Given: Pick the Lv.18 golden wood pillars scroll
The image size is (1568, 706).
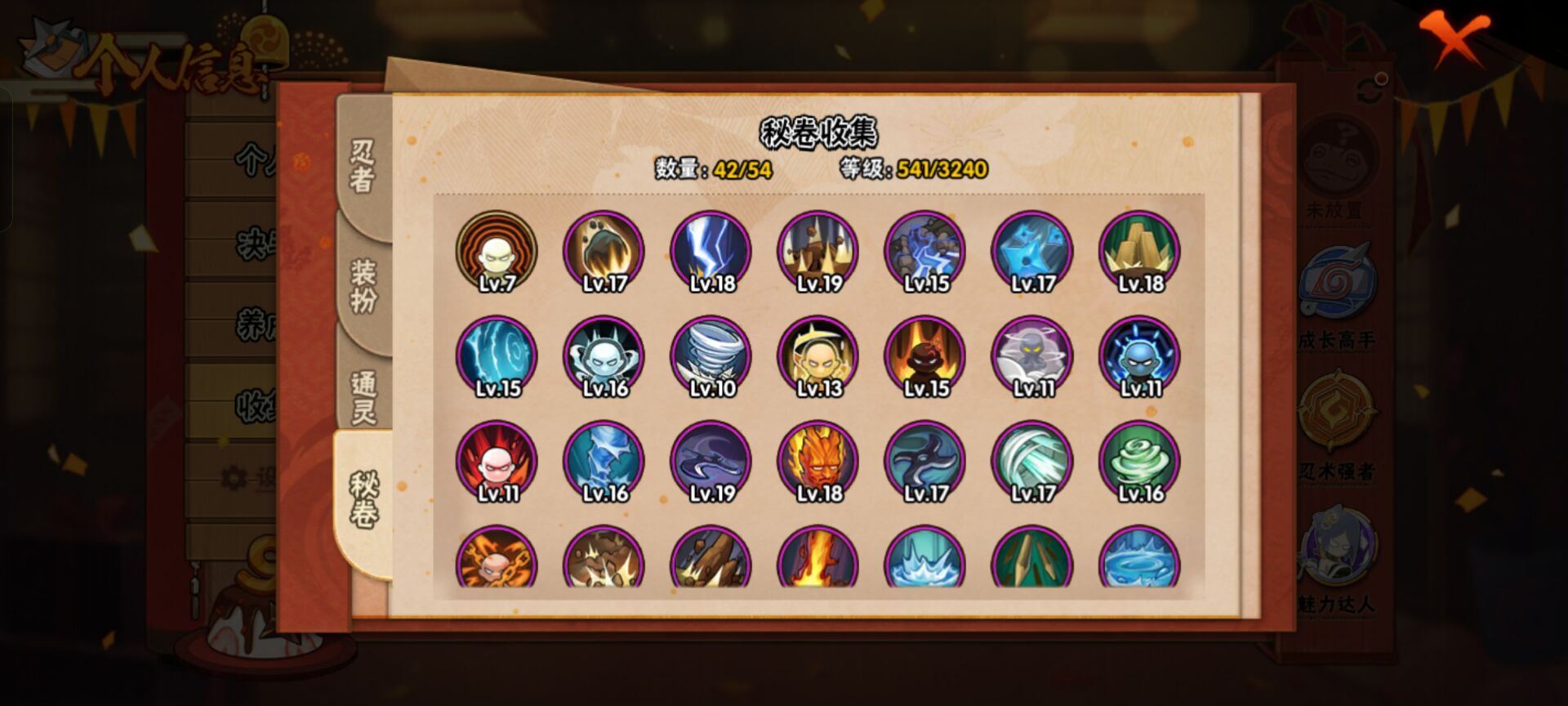Looking at the screenshot, I should (x=1140, y=252).
